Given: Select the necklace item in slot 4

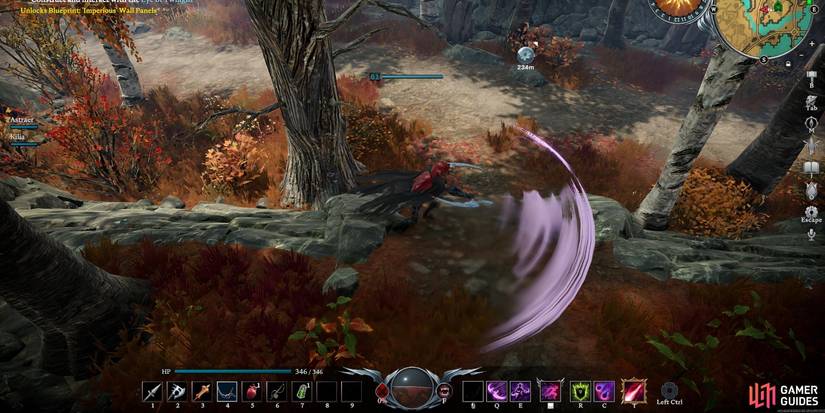Looking at the screenshot, I should [227, 391].
